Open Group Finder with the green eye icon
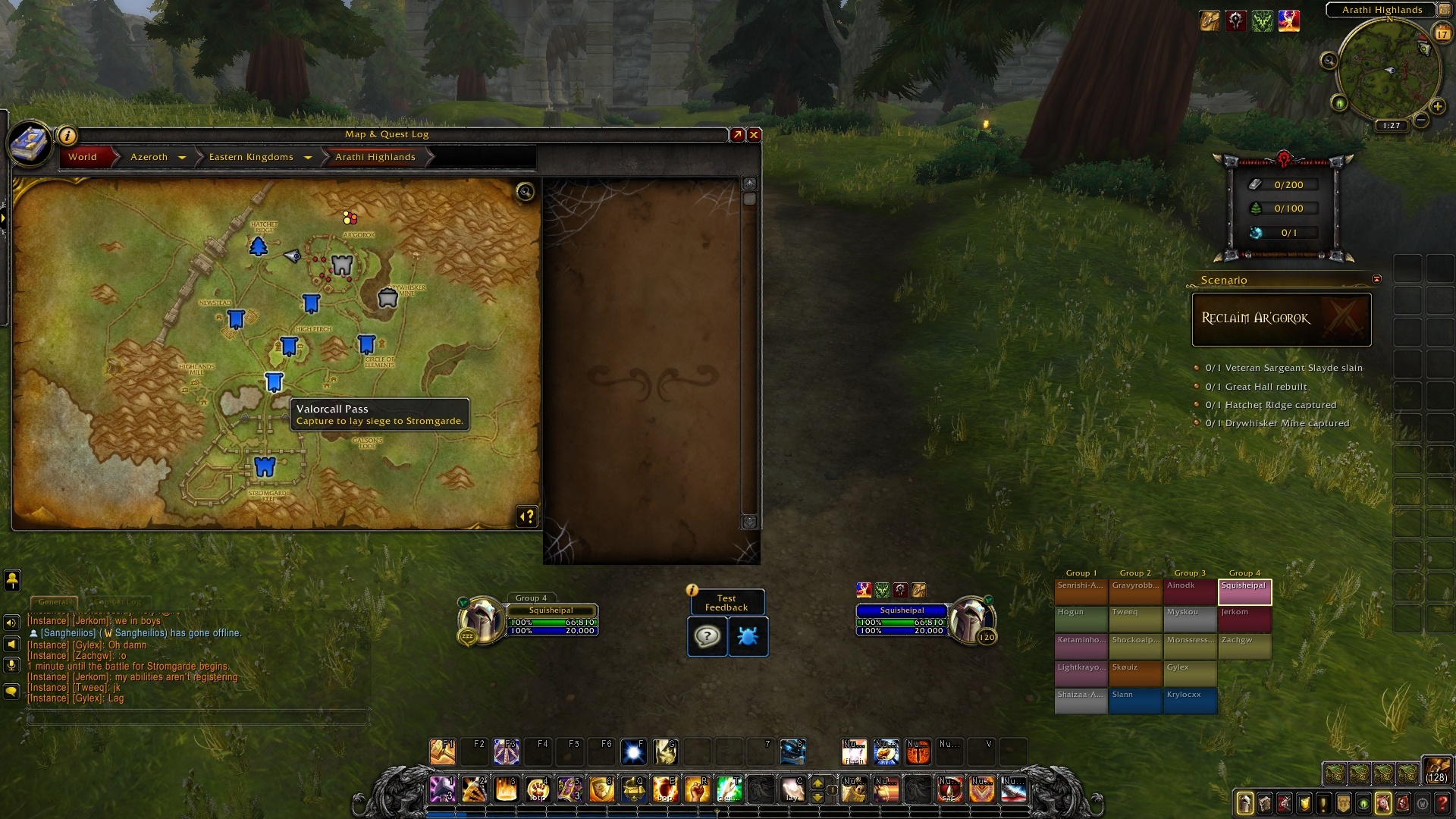The height and width of the screenshot is (819, 1456). (1363, 802)
